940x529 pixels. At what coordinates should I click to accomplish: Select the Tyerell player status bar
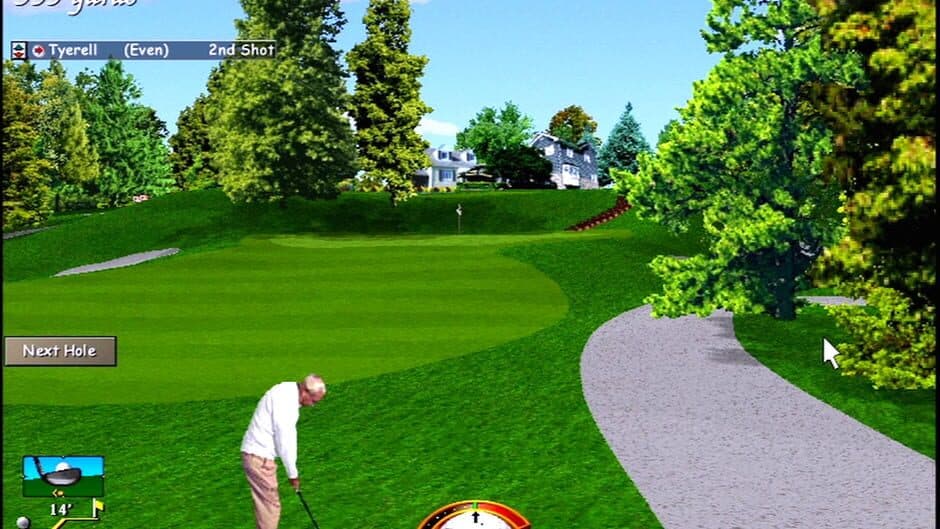(152, 50)
